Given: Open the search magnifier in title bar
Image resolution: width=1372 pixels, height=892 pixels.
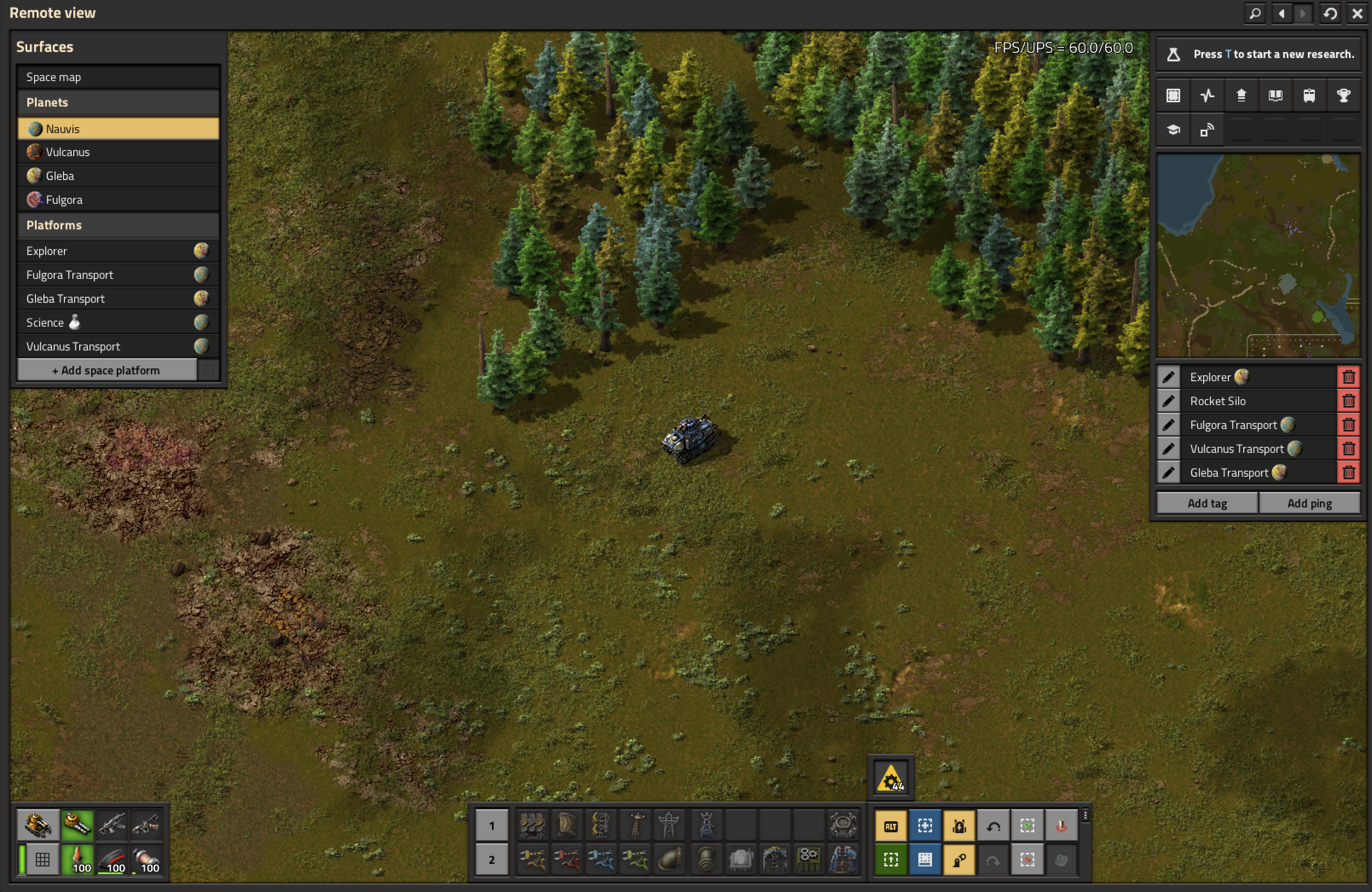Looking at the screenshot, I should tap(1254, 13).
